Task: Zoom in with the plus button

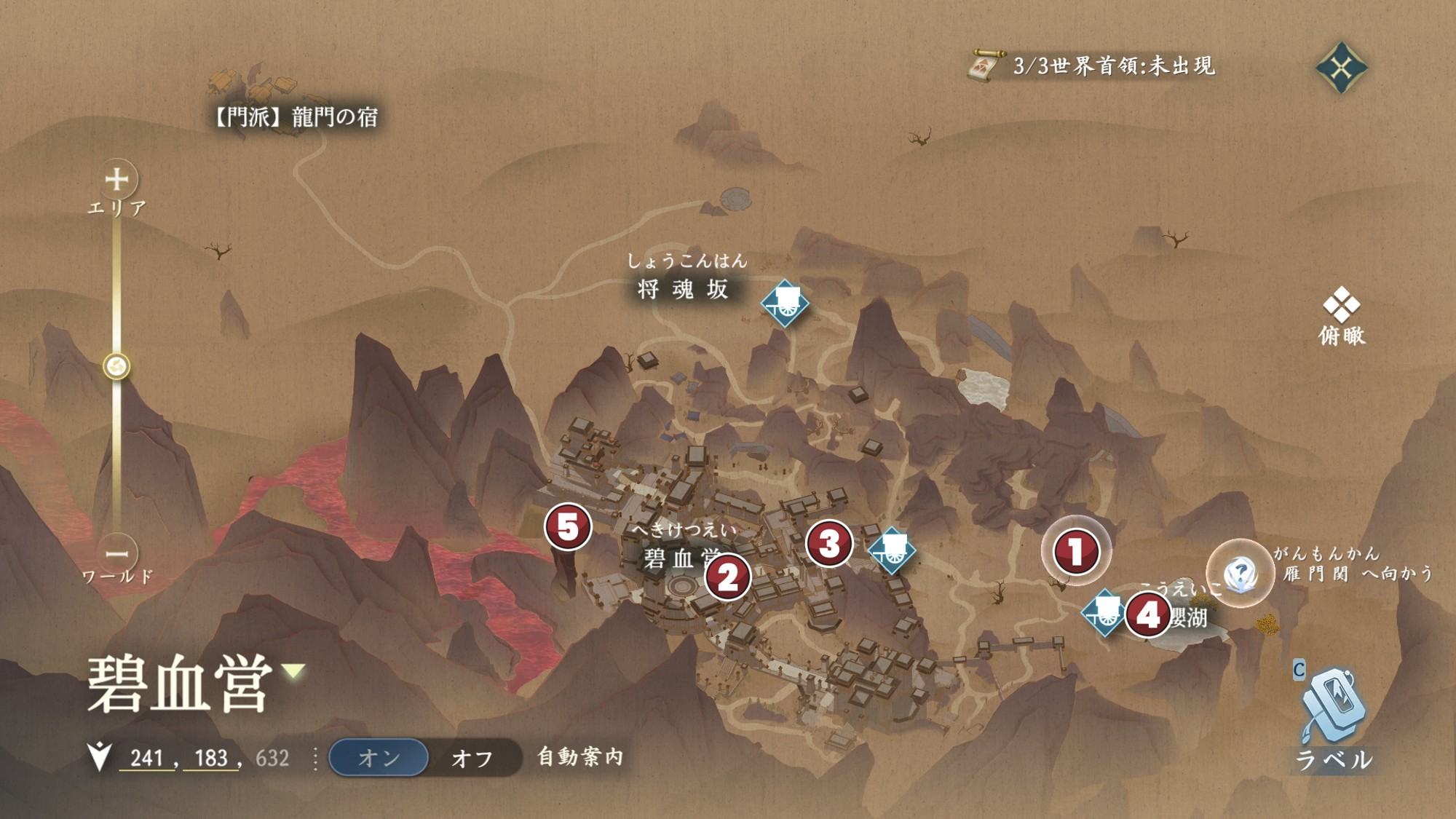Action: (117, 179)
